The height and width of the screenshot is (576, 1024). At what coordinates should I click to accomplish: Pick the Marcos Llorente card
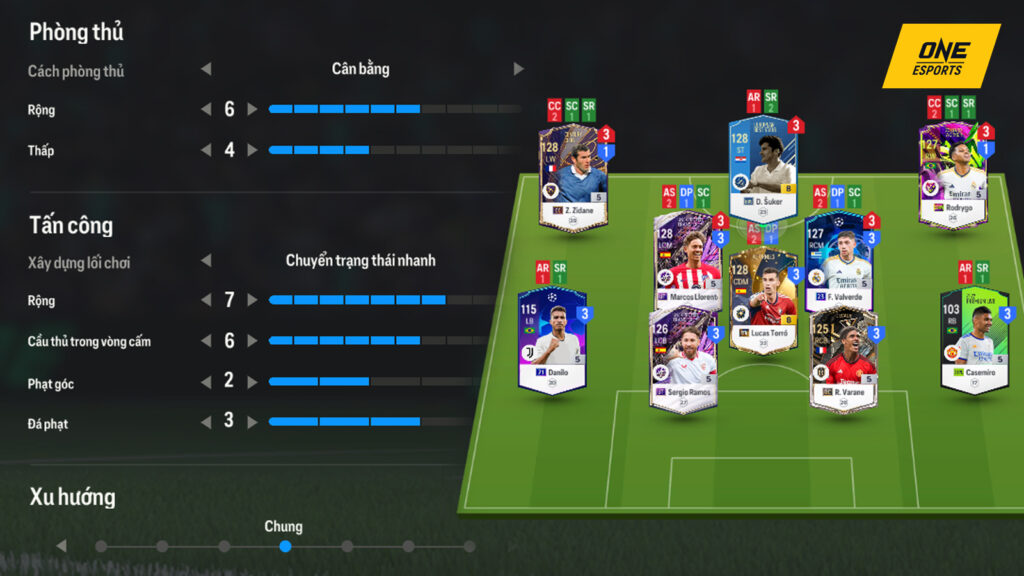tap(688, 262)
